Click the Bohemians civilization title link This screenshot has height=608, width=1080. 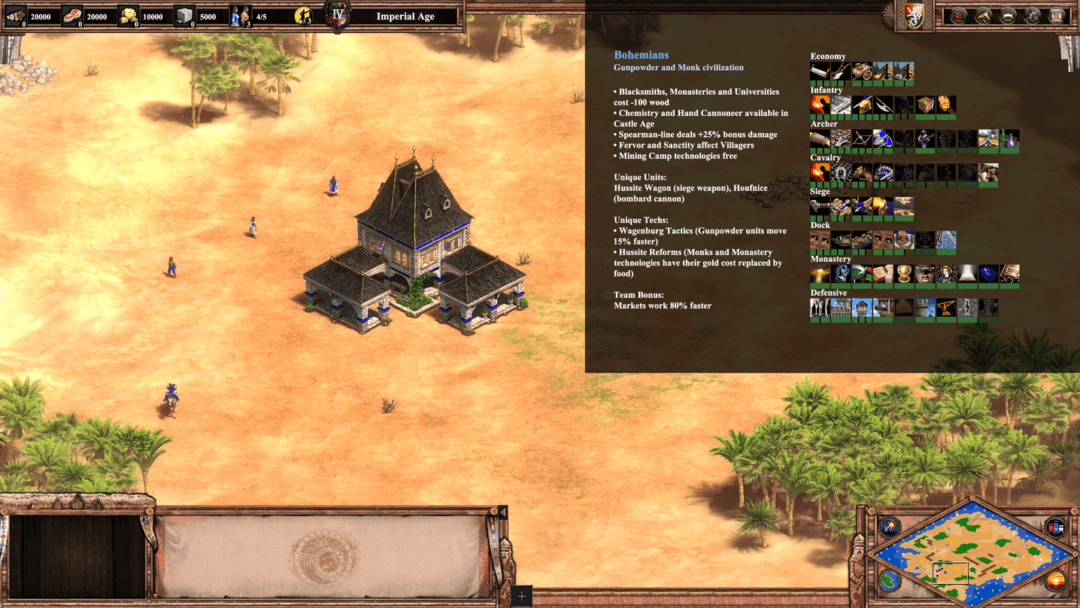[x=641, y=55]
